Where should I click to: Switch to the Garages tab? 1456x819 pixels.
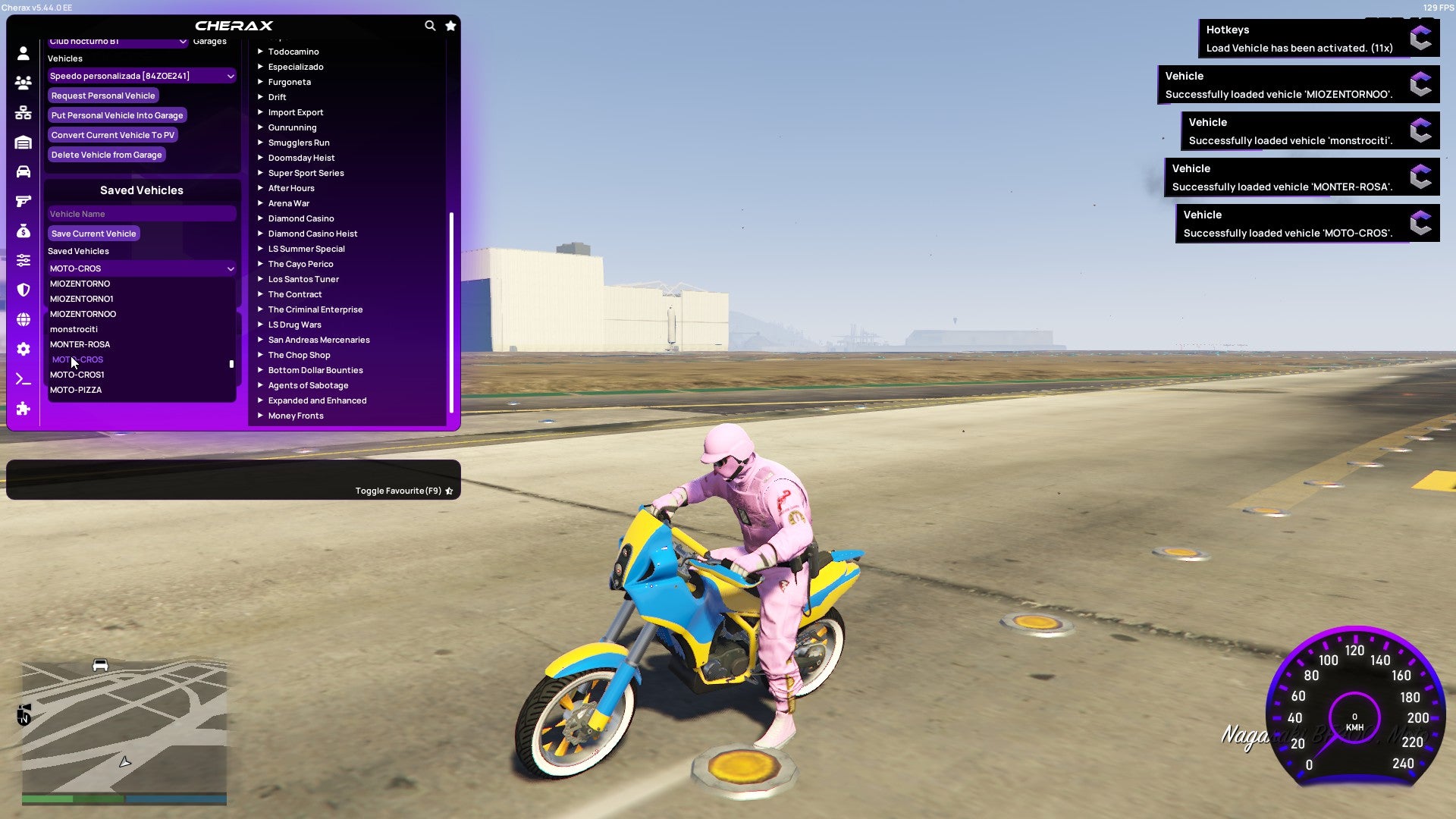click(x=209, y=40)
